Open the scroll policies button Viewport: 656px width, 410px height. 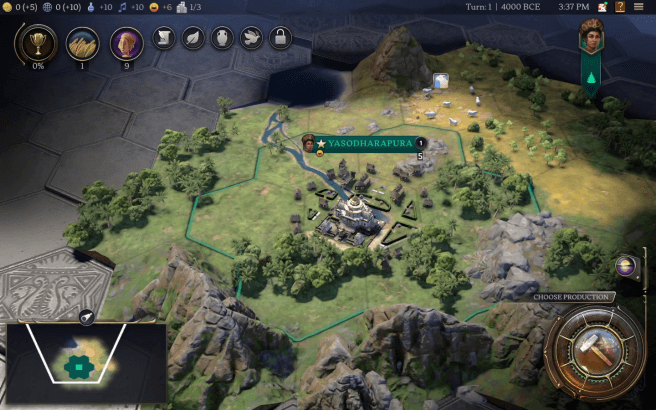[164, 39]
